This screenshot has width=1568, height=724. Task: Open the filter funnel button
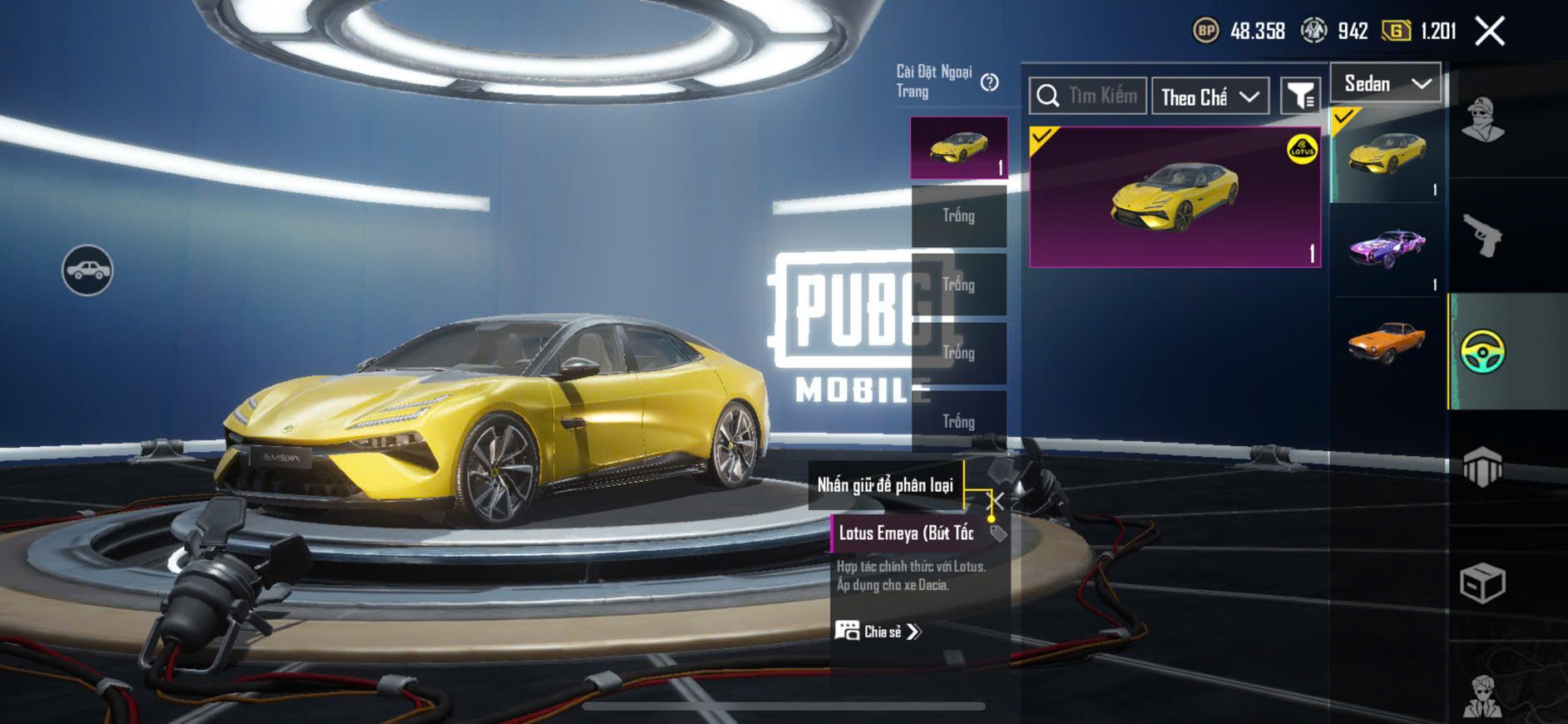click(x=1299, y=97)
